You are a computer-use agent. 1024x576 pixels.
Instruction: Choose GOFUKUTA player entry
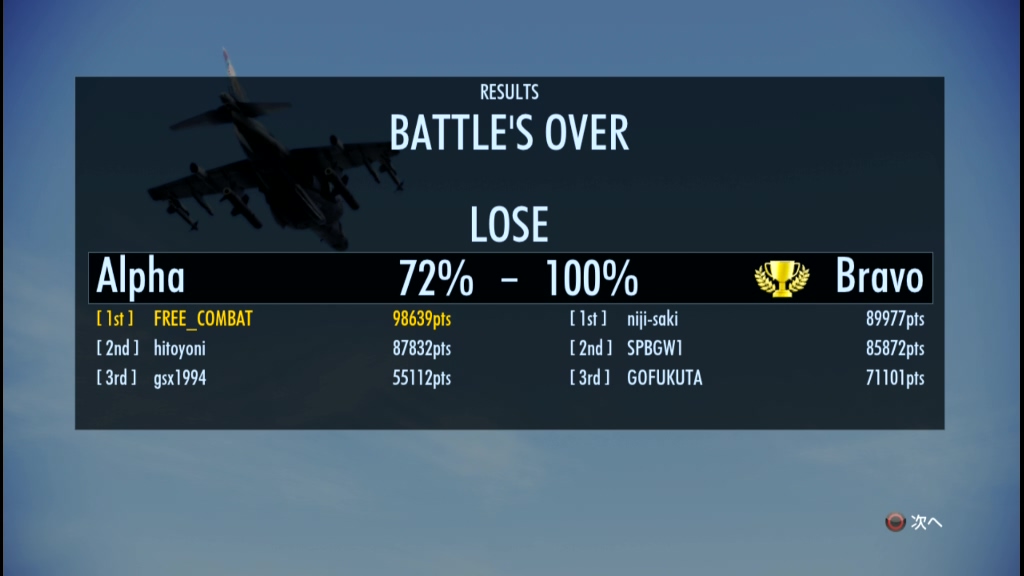[x=664, y=378]
